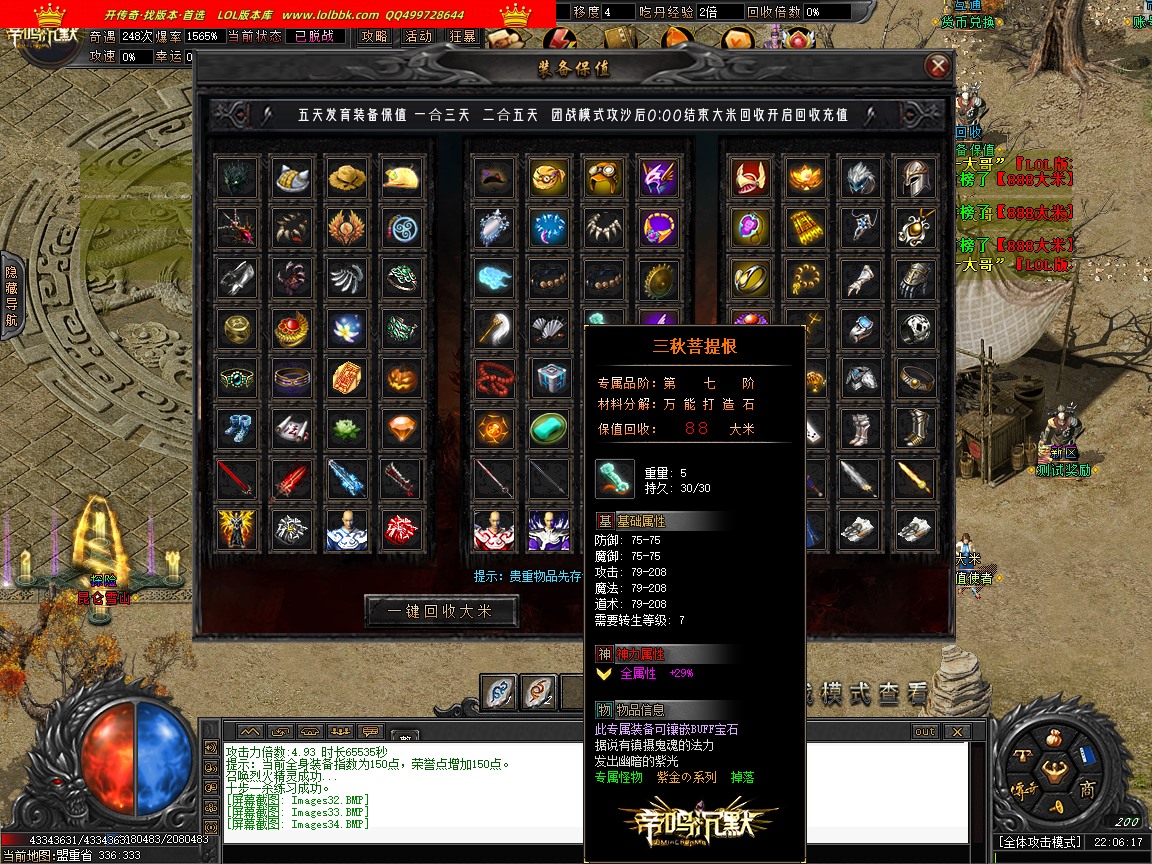Image resolution: width=1152 pixels, height=864 pixels.
Task: Select the straw hat equipment slot
Action: 347,178
